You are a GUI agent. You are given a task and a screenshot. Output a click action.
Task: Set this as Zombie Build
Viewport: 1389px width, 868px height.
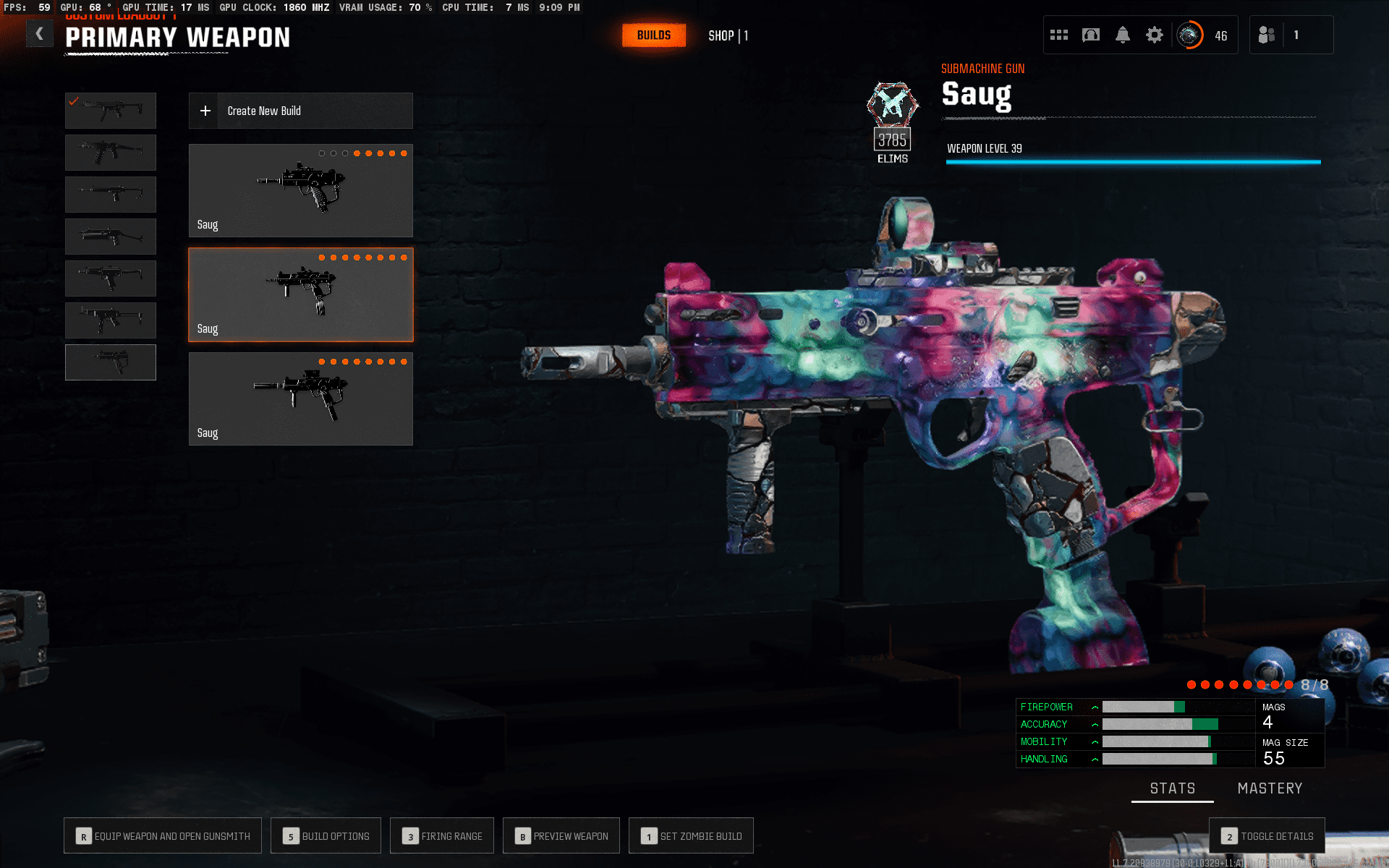(x=691, y=836)
